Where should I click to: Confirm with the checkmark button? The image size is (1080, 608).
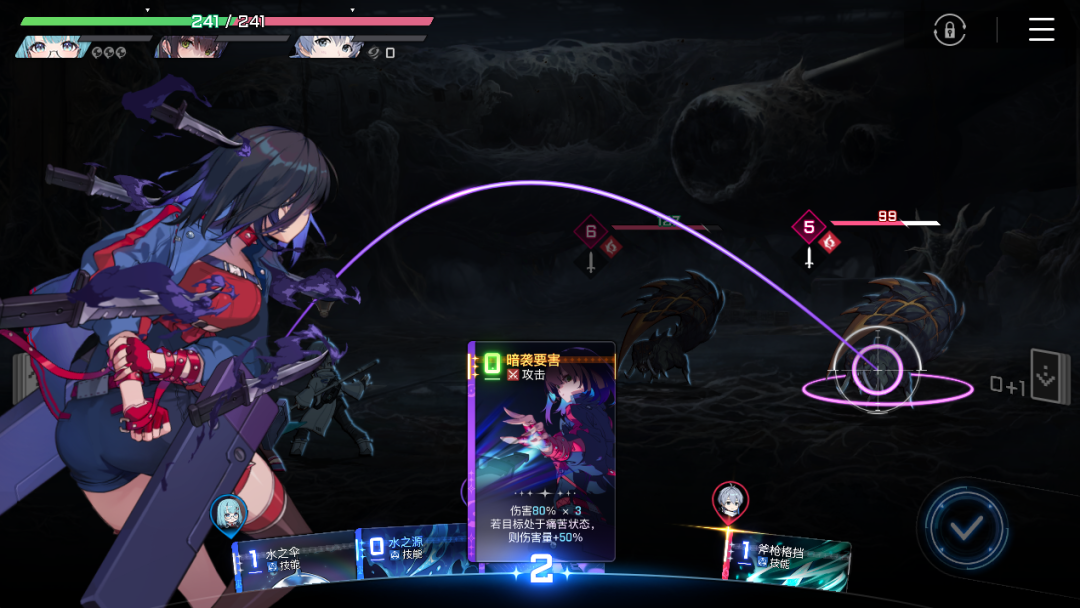[x=965, y=528]
